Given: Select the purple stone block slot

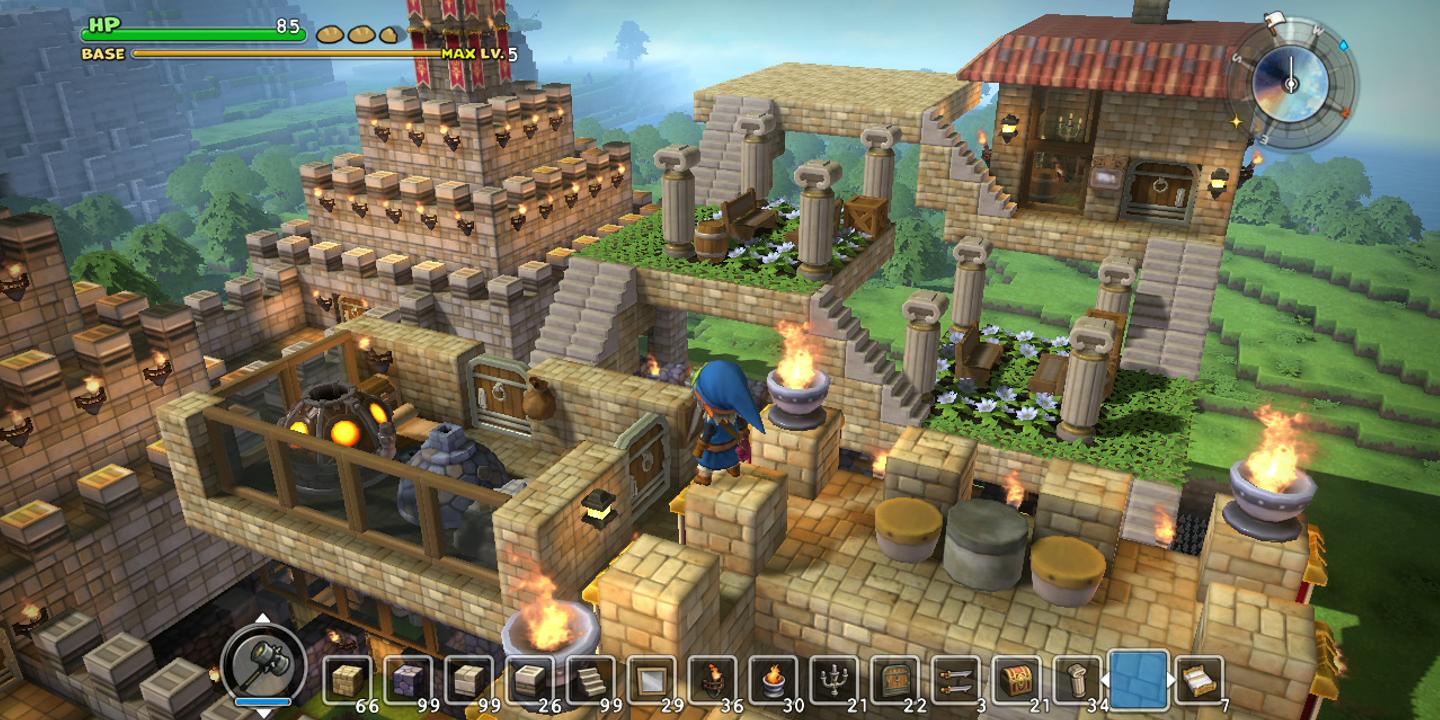Looking at the screenshot, I should coord(408,681).
